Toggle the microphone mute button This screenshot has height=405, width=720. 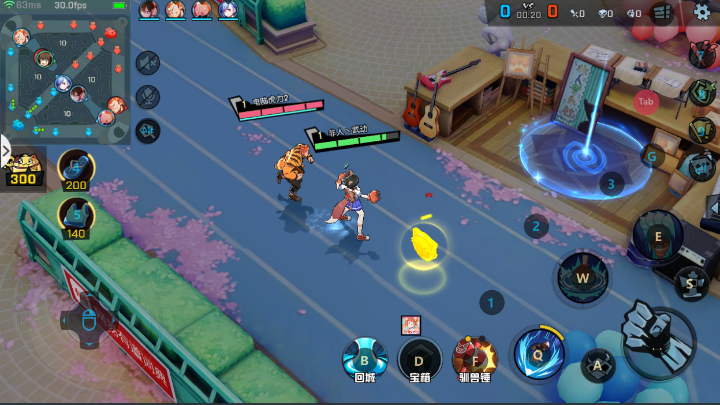coord(148,97)
